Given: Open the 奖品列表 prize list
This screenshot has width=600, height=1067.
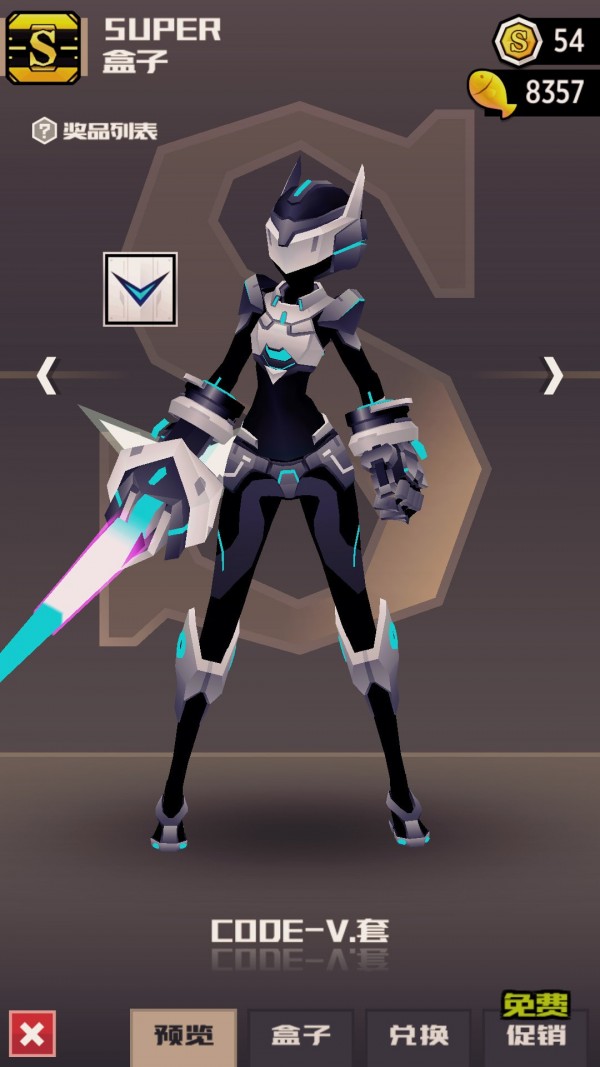Looking at the screenshot, I should click(96, 130).
